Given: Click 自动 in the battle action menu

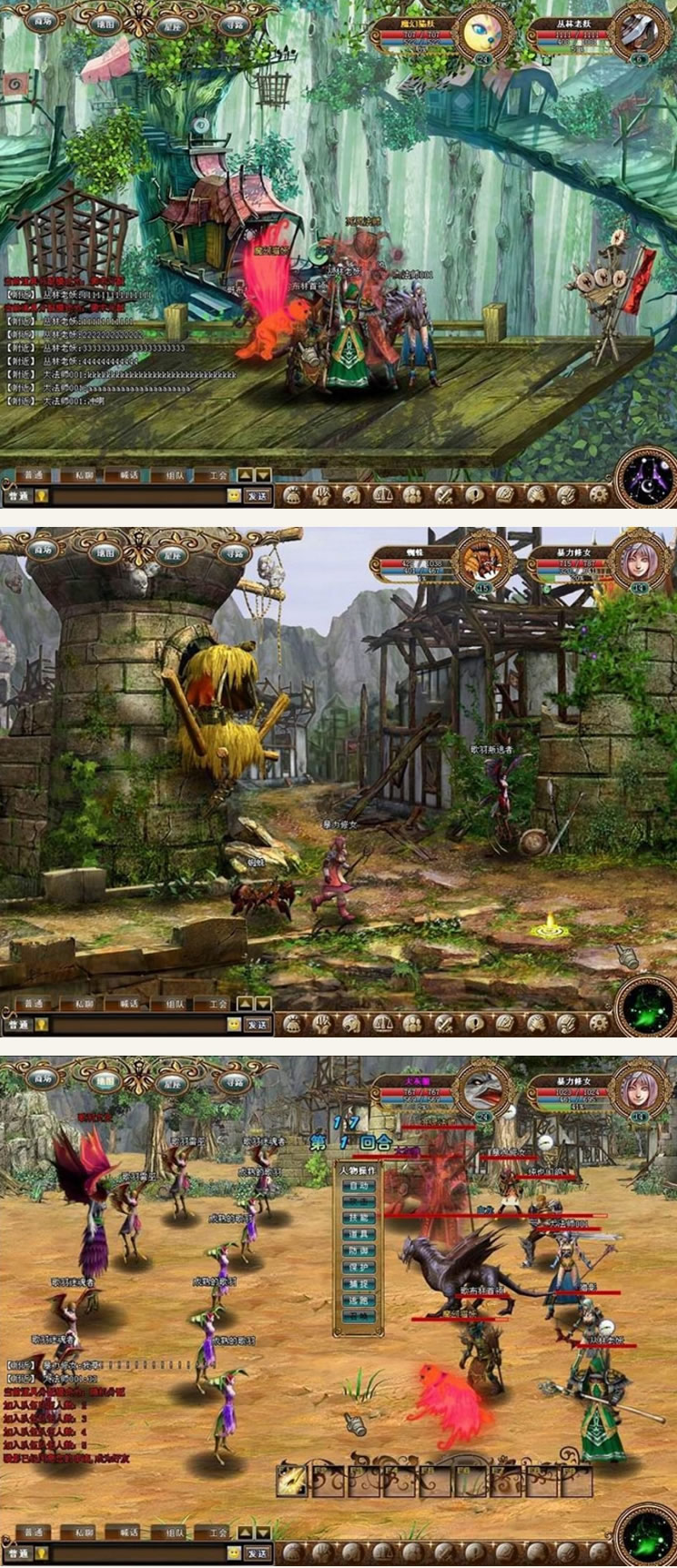Looking at the screenshot, I should [359, 1187].
